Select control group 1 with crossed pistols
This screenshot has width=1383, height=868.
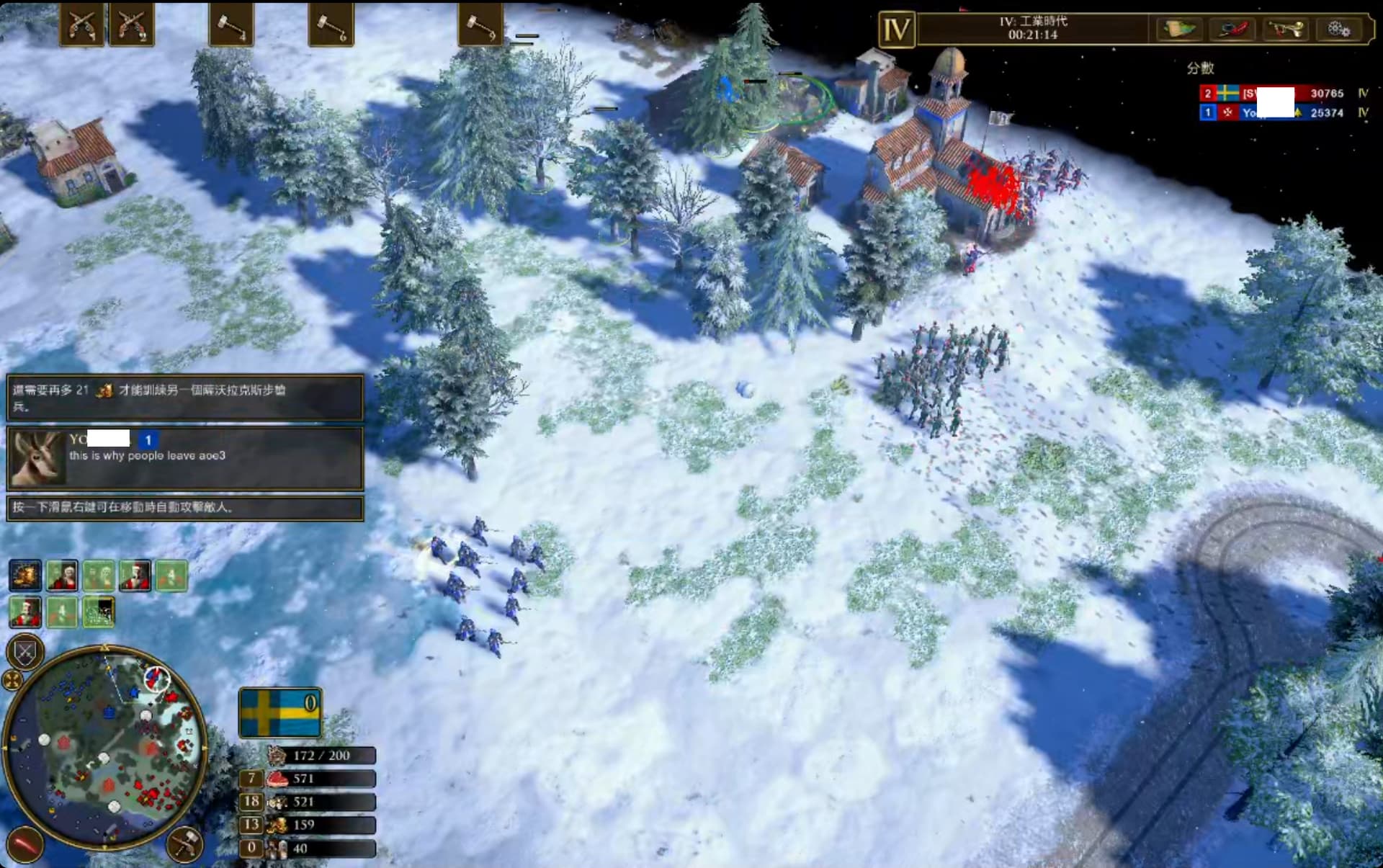81,26
